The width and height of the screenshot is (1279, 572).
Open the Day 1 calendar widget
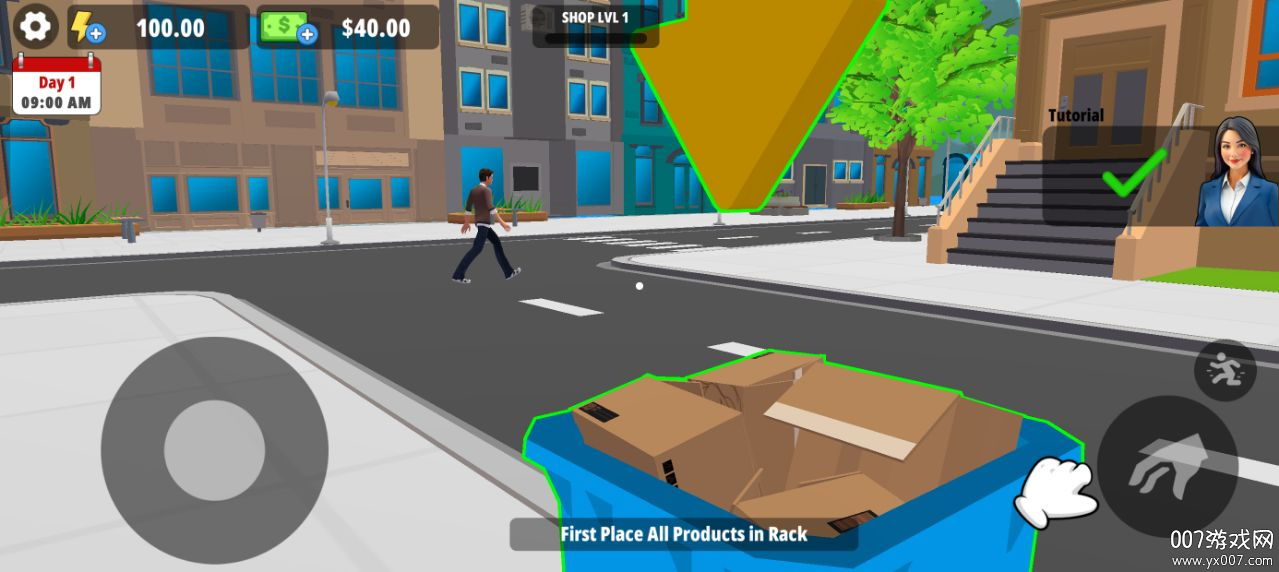click(57, 86)
